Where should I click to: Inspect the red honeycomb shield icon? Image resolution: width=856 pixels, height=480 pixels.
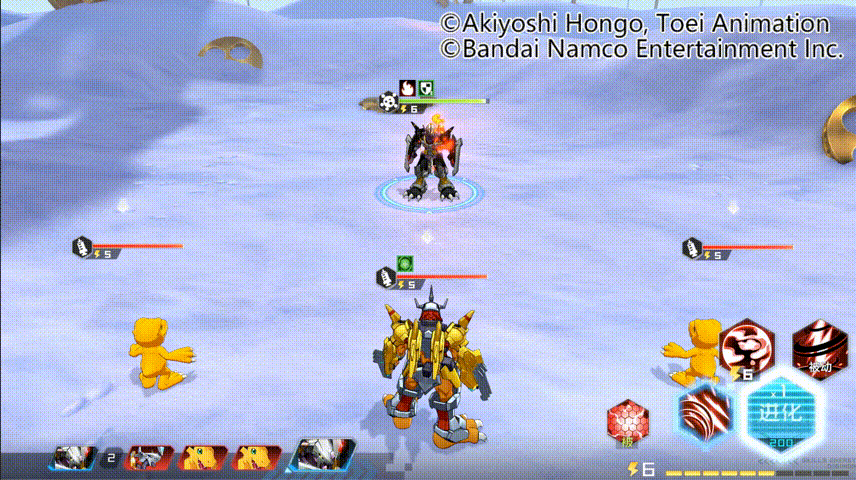[627, 422]
